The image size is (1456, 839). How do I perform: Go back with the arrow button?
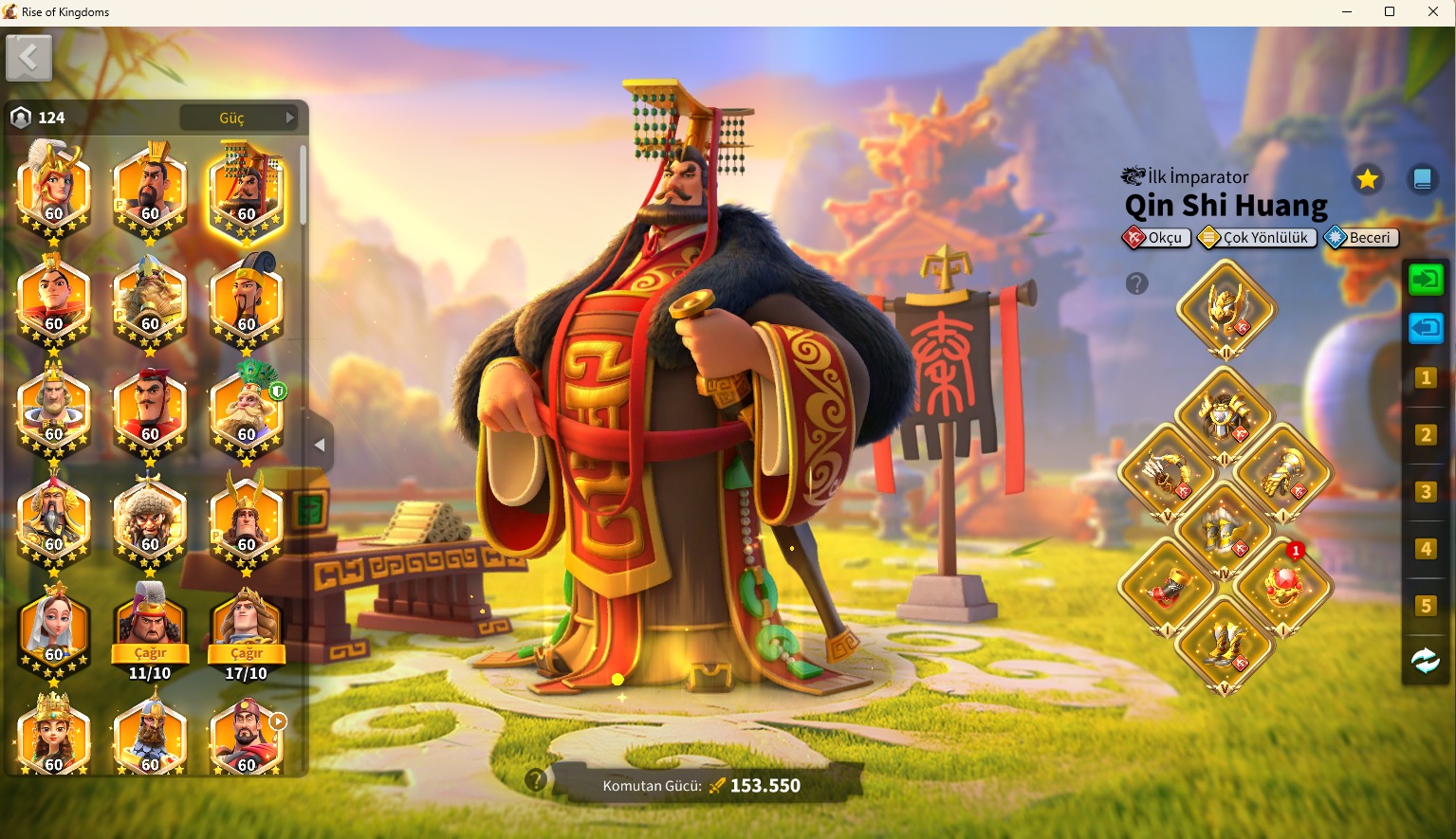coord(28,59)
